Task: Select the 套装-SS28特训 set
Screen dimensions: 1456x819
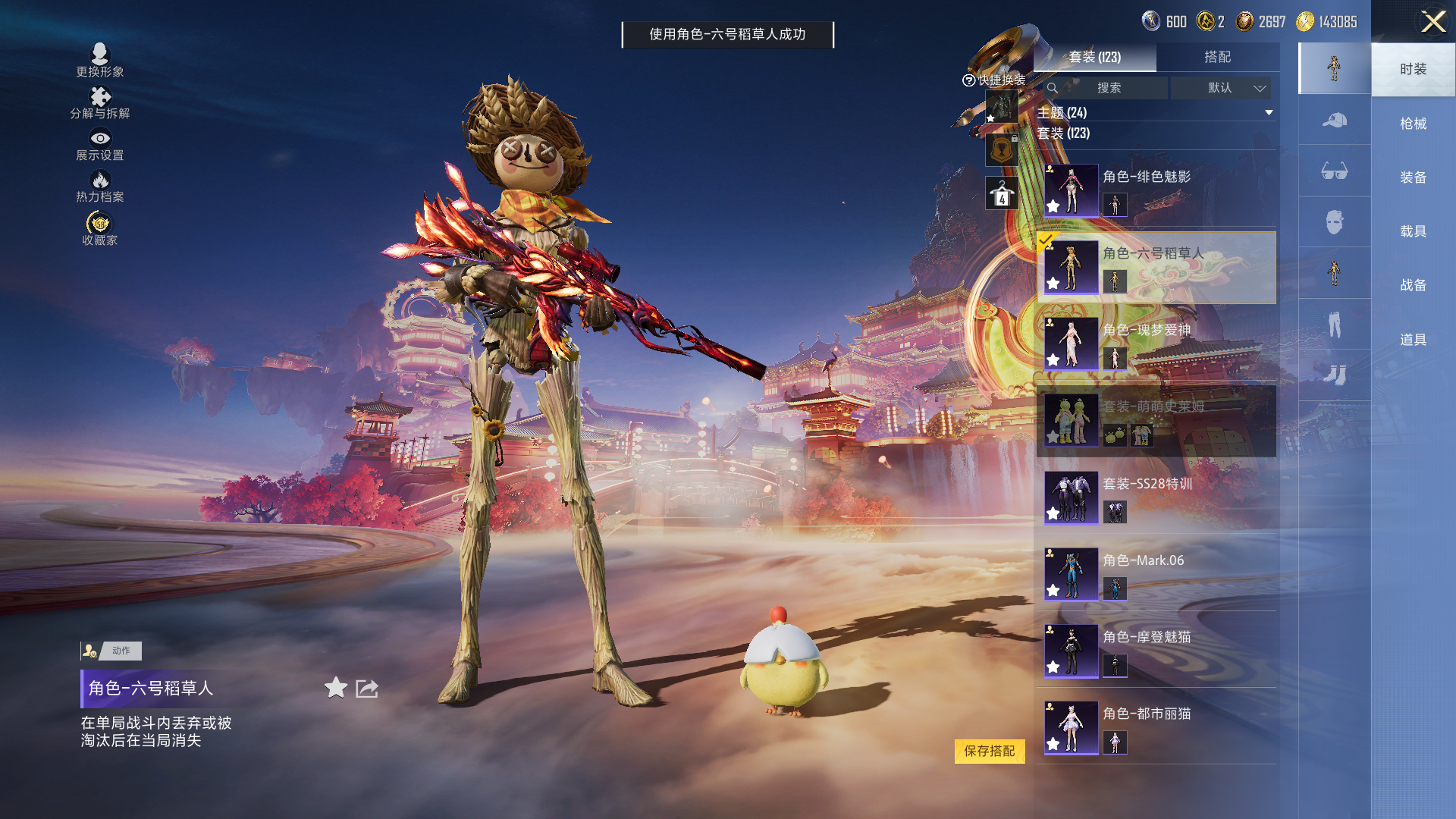Action: click(x=1156, y=497)
